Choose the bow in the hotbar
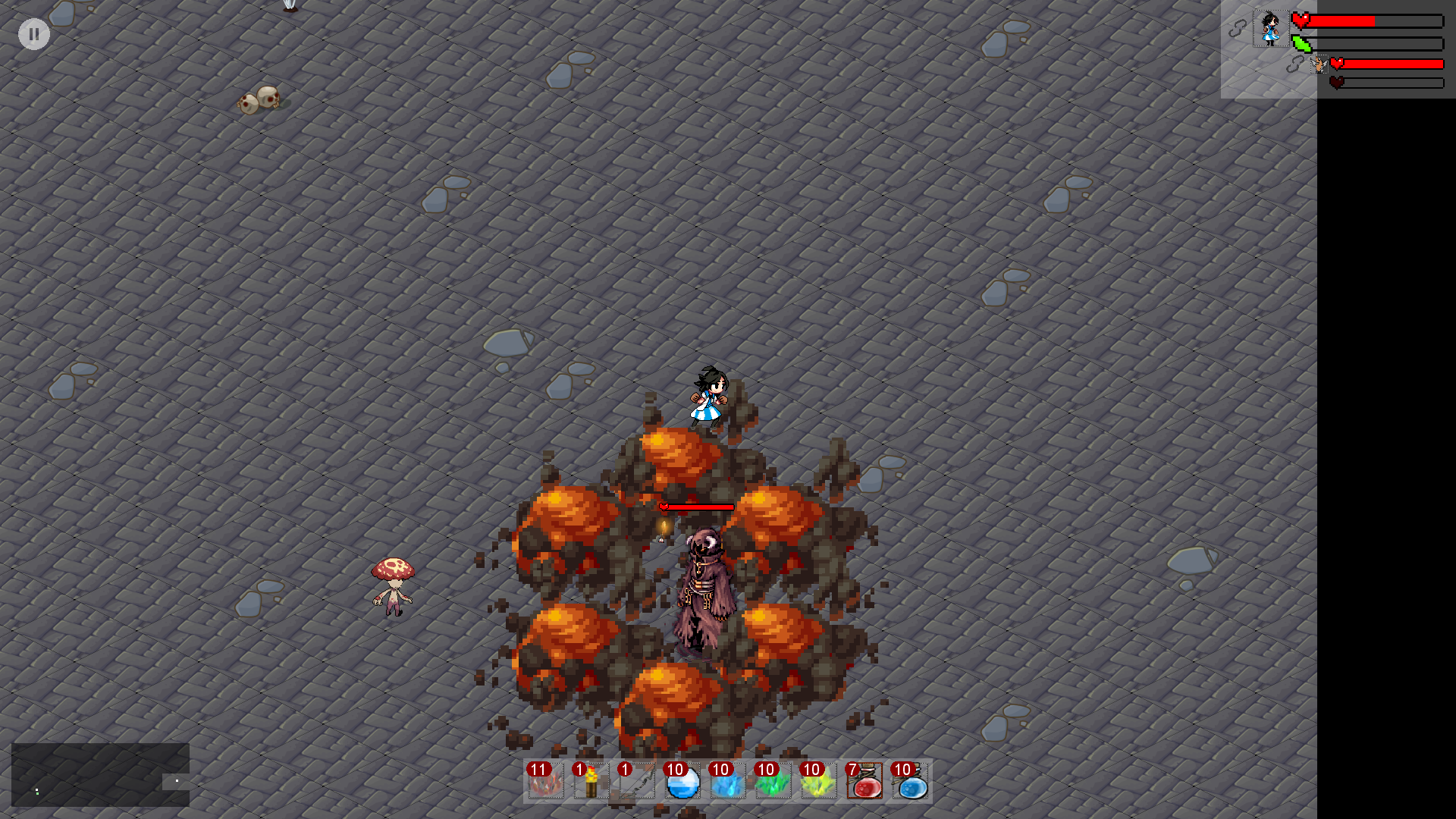The width and height of the screenshot is (1456, 819). pyautogui.click(x=637, y=781)
